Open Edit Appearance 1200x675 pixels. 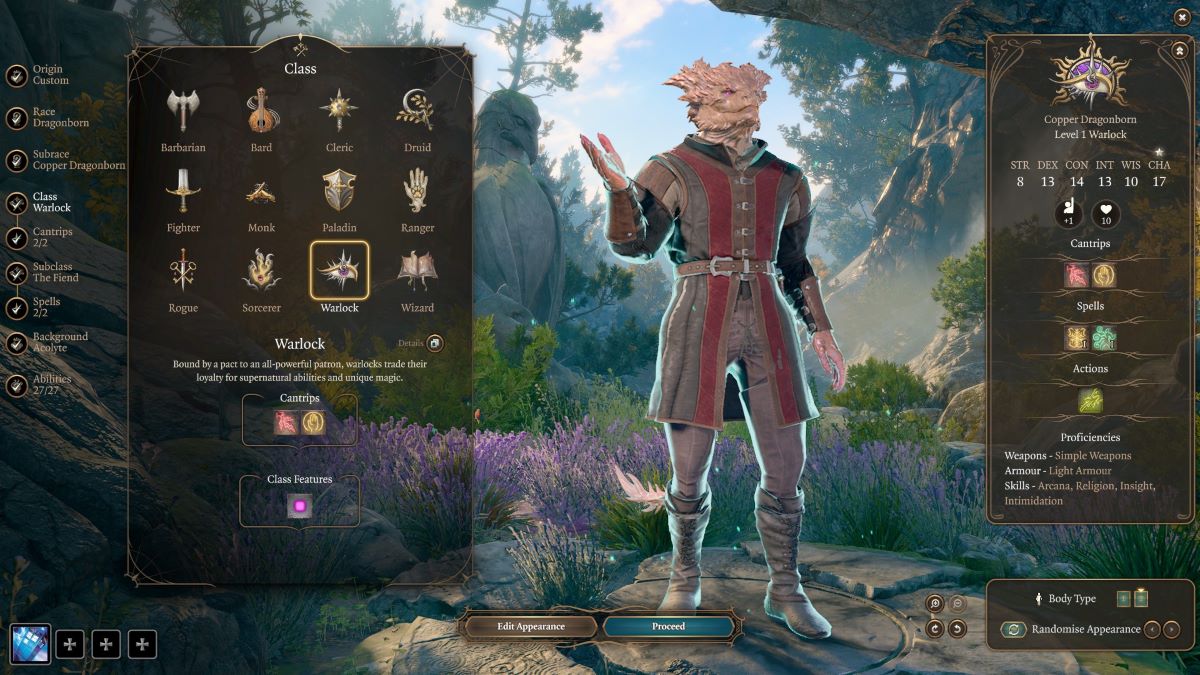531,626
